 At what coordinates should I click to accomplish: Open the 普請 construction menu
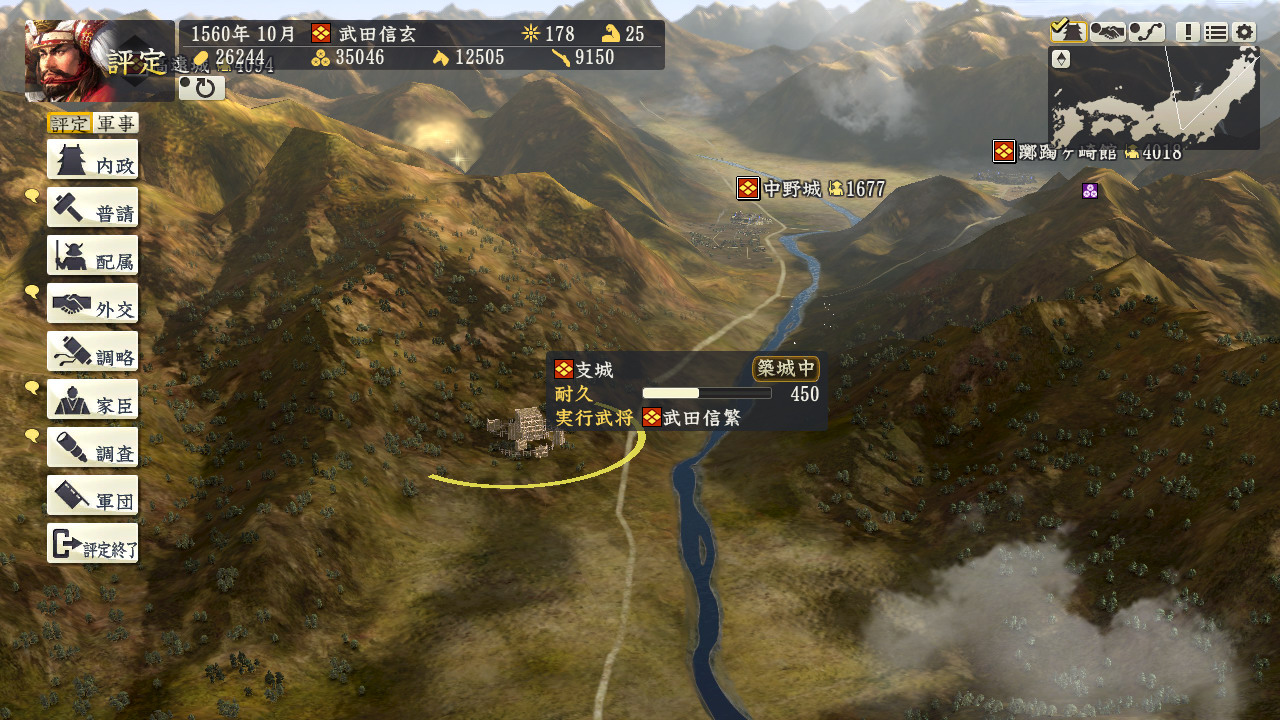(x=92, y=208)
